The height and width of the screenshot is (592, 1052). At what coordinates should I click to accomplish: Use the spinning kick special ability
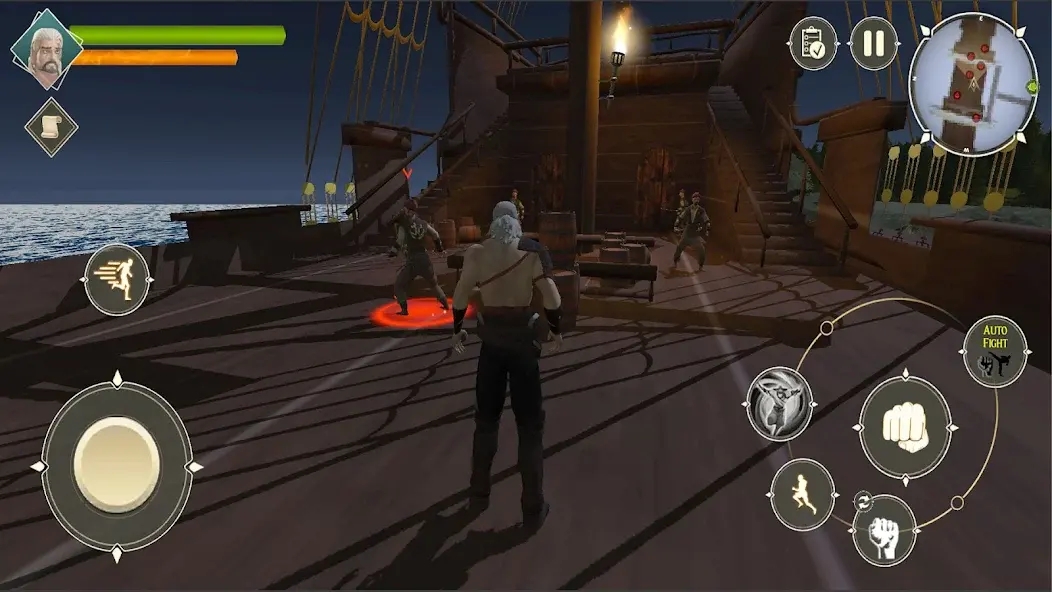(x=780, y=403)
